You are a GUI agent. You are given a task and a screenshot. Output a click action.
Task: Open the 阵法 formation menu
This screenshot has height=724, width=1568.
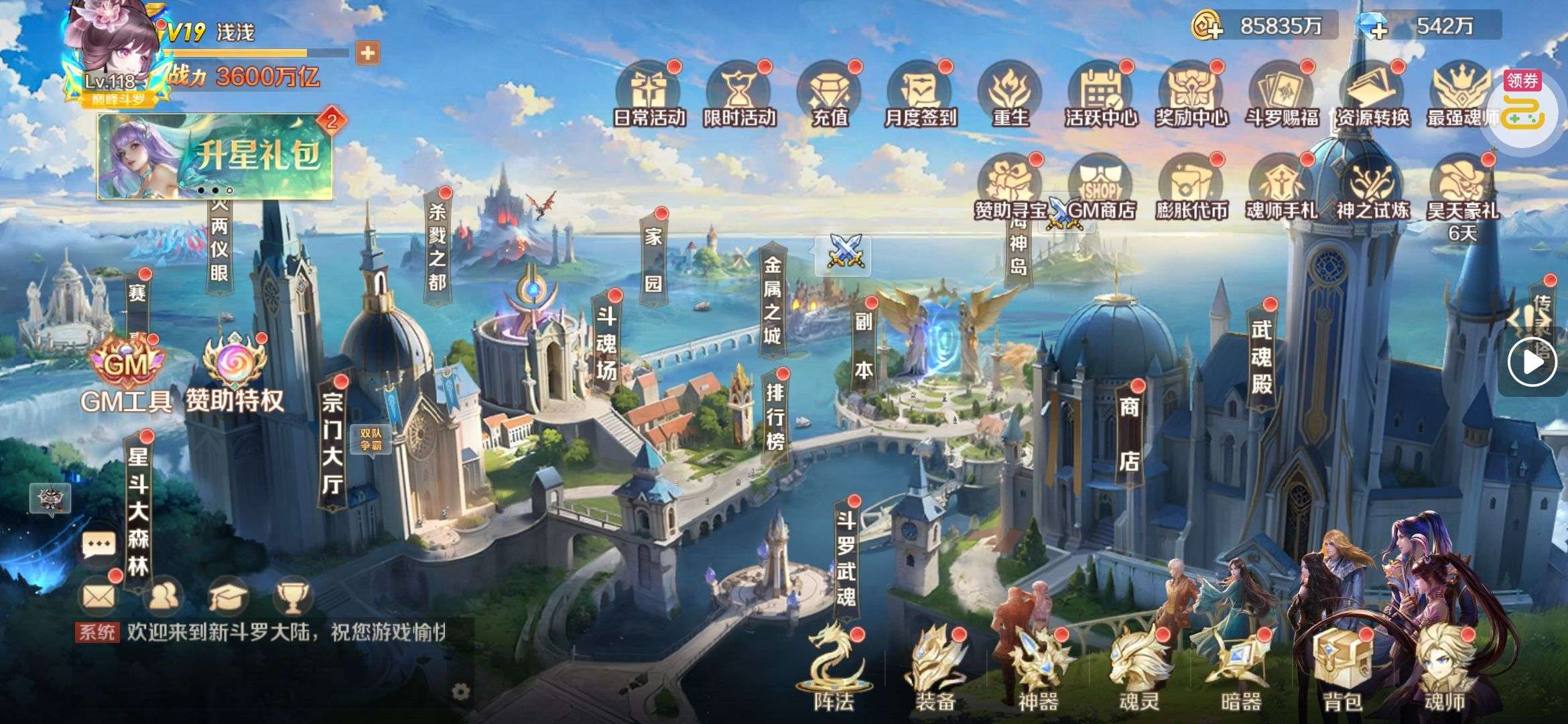(x=834, y=670)
